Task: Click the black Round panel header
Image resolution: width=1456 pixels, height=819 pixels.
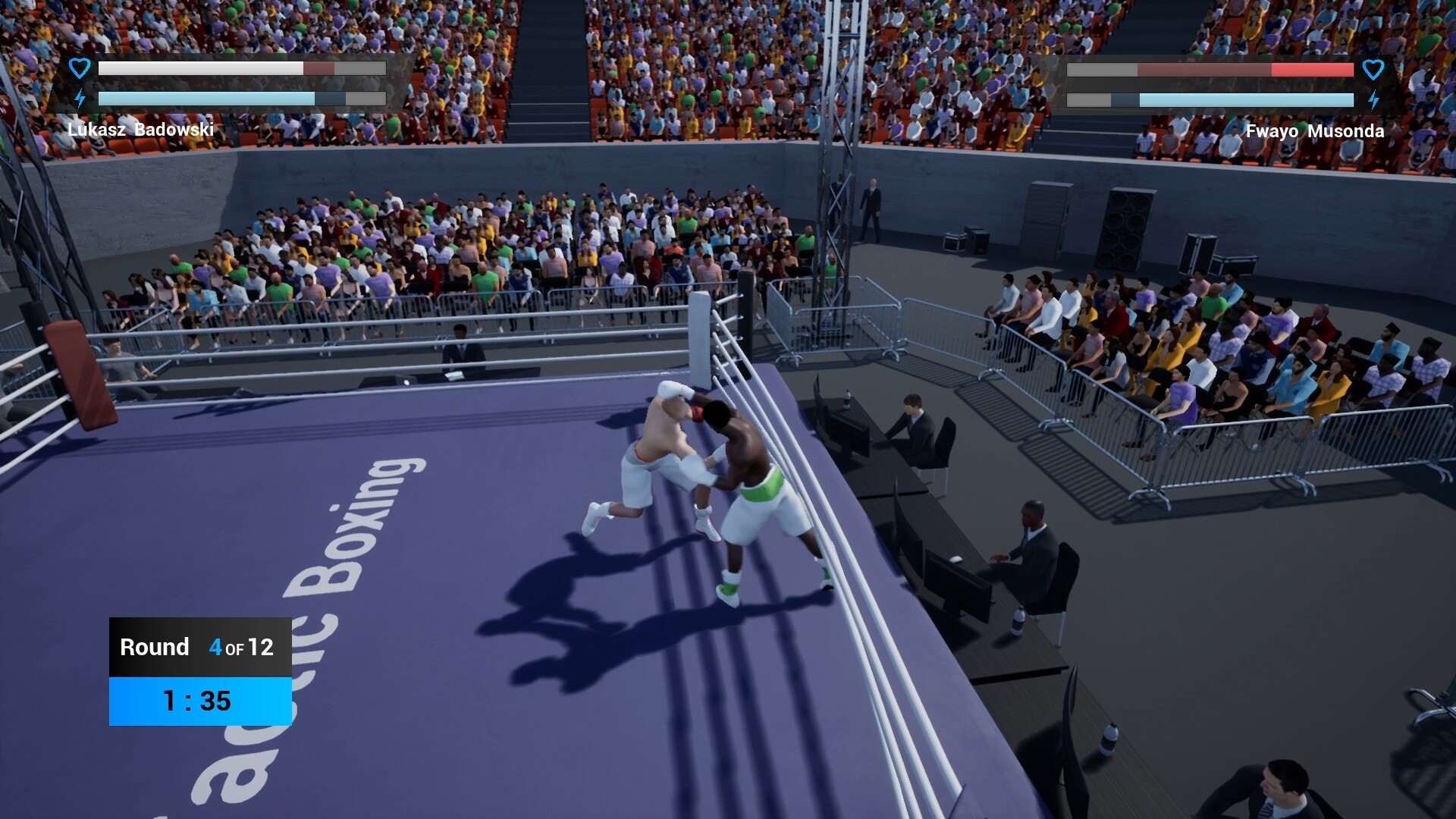Action: (199, 648)
